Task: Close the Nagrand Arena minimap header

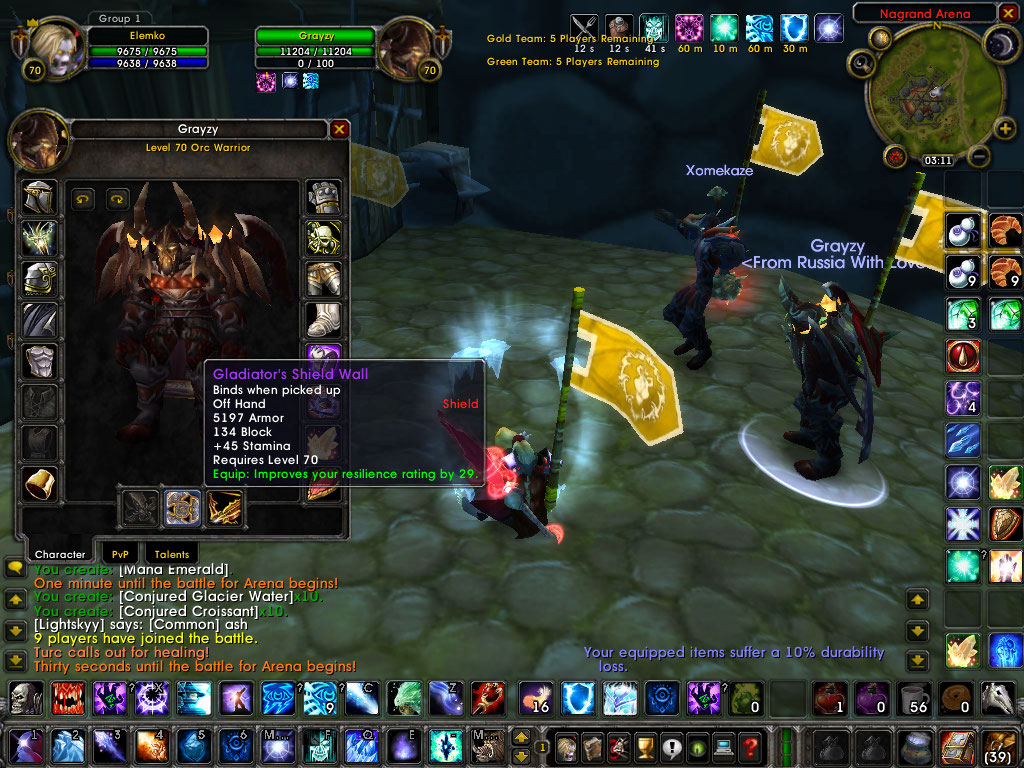Action: pos(1009,14)
